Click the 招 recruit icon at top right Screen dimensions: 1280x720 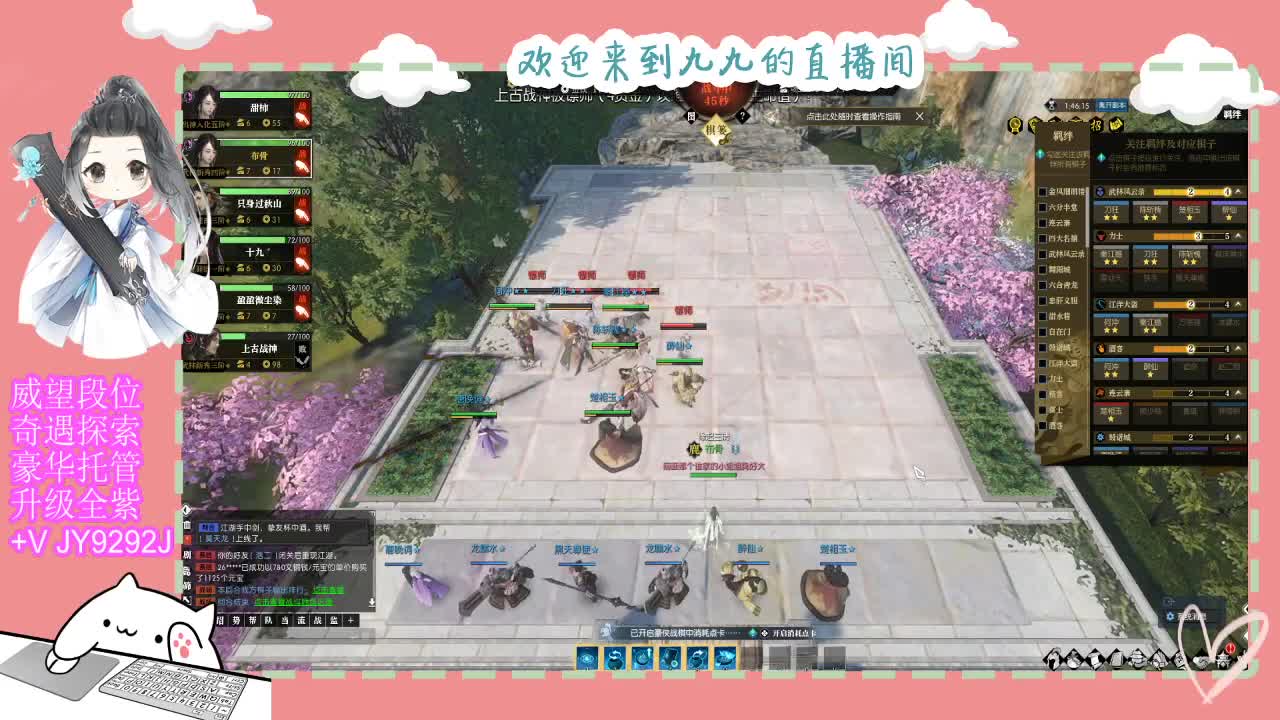coord(1097,123)
